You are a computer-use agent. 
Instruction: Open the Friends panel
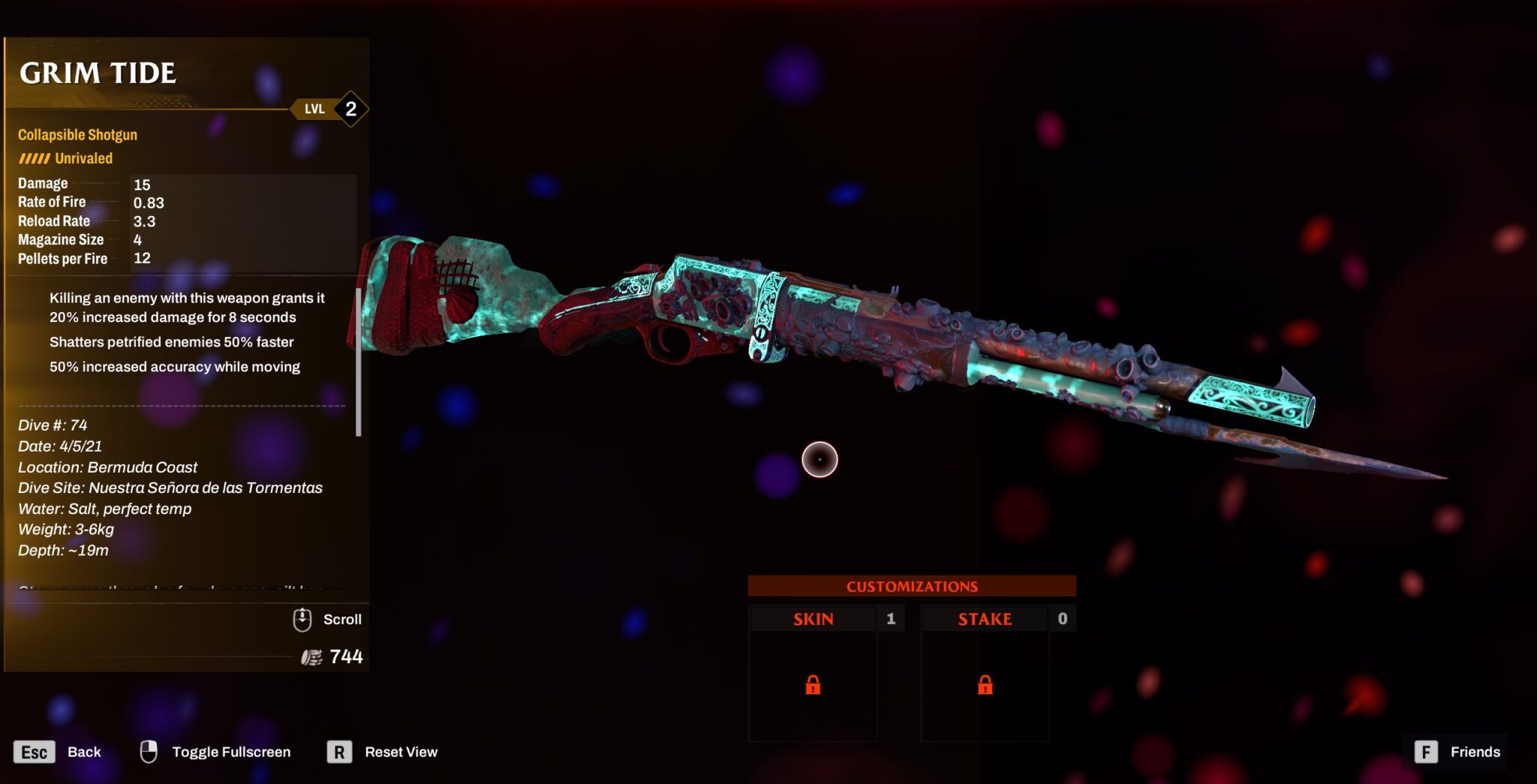(x=1474, y=752)
